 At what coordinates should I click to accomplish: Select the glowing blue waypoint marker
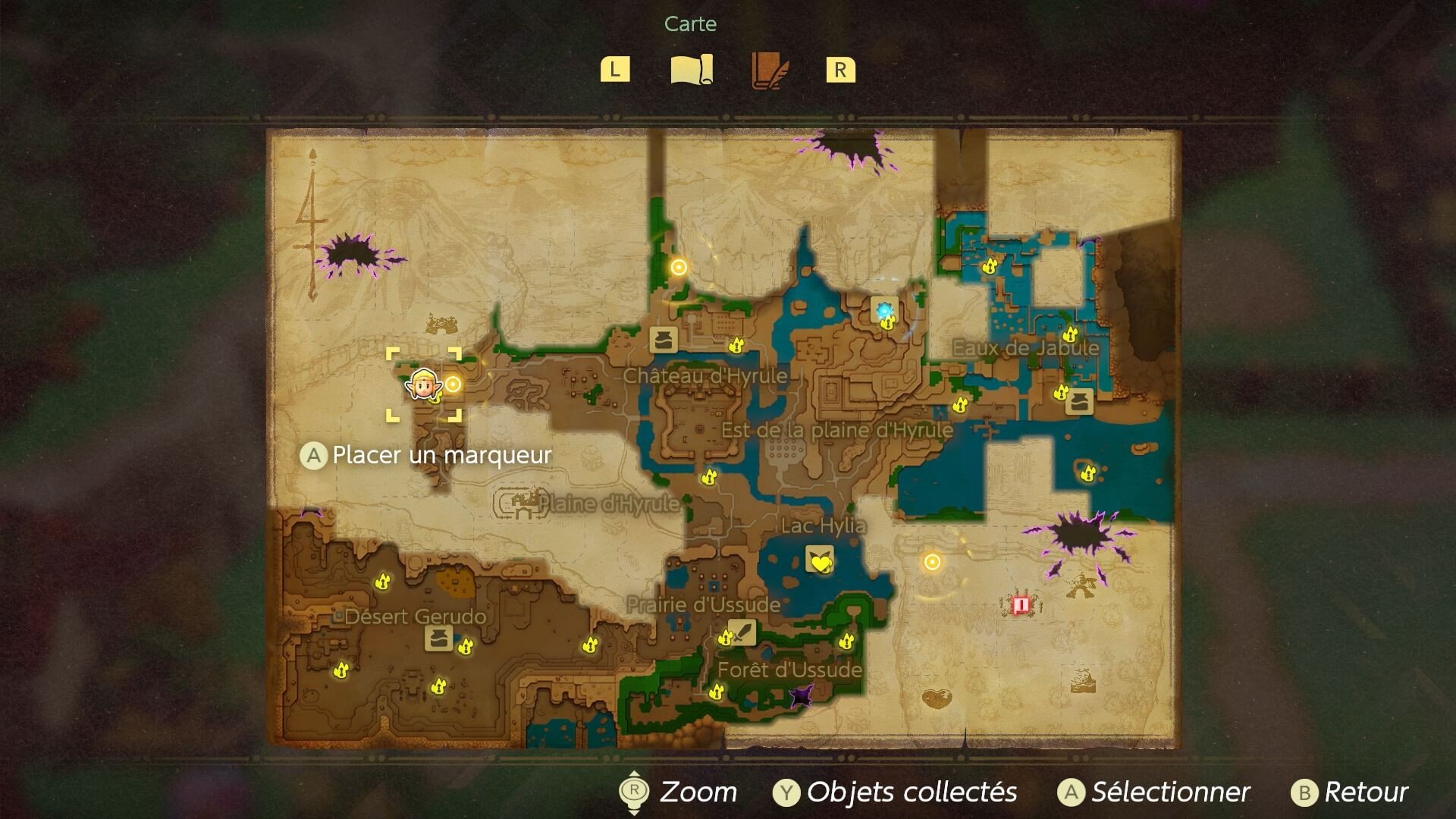[x=884, y=310]
